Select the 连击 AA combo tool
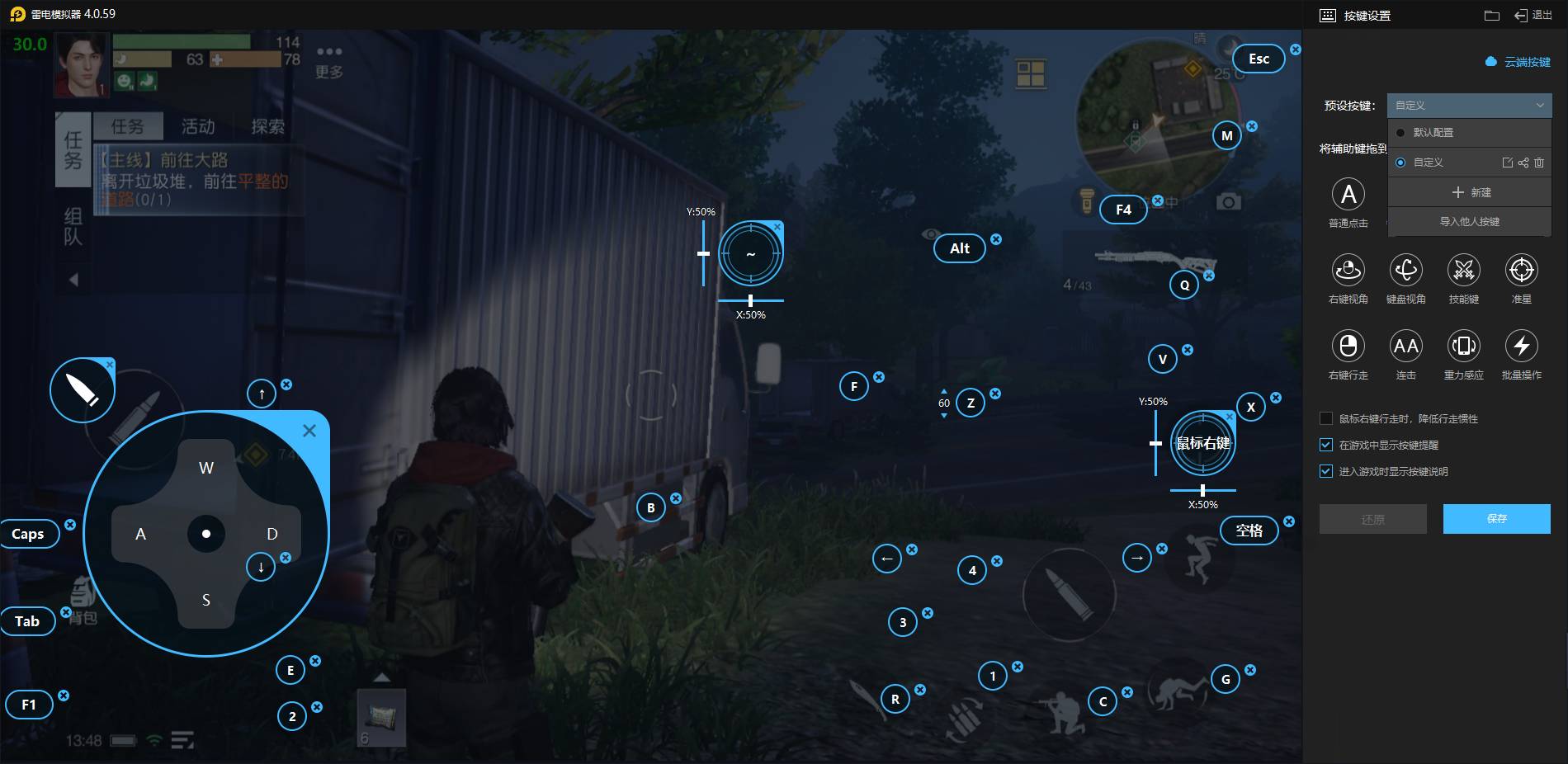 tap(1405, 346)
